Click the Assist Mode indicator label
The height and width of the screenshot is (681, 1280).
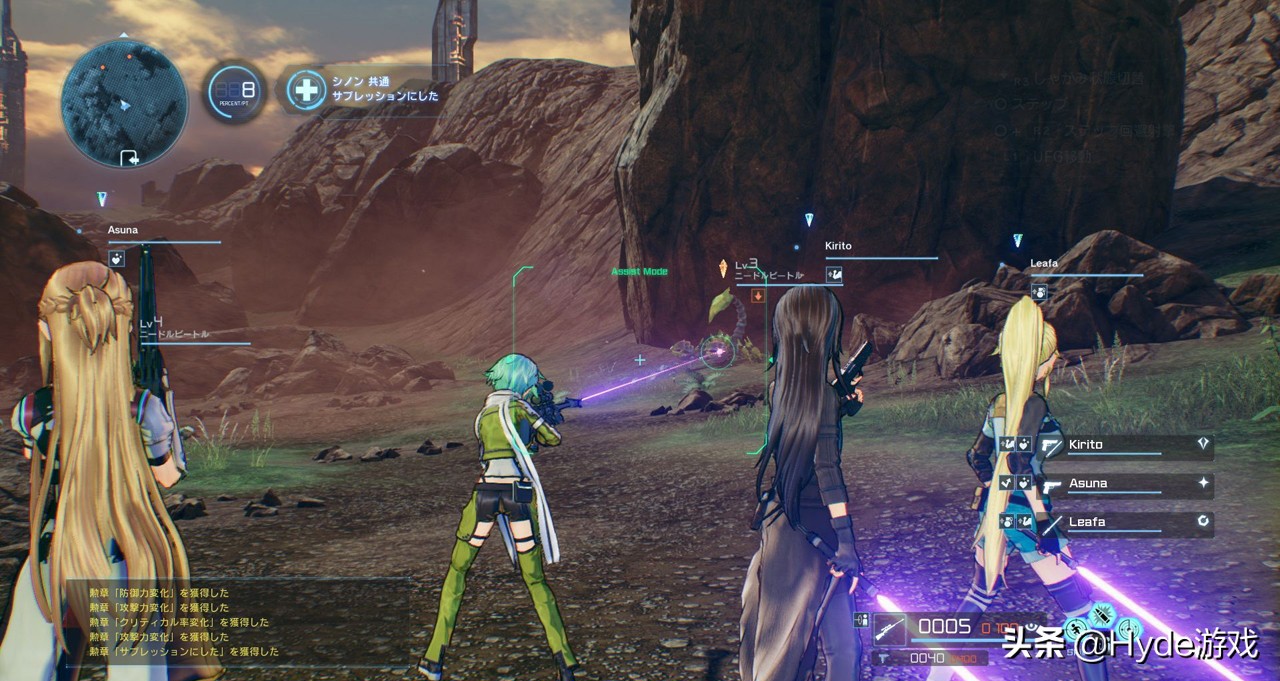coord(639,271)
